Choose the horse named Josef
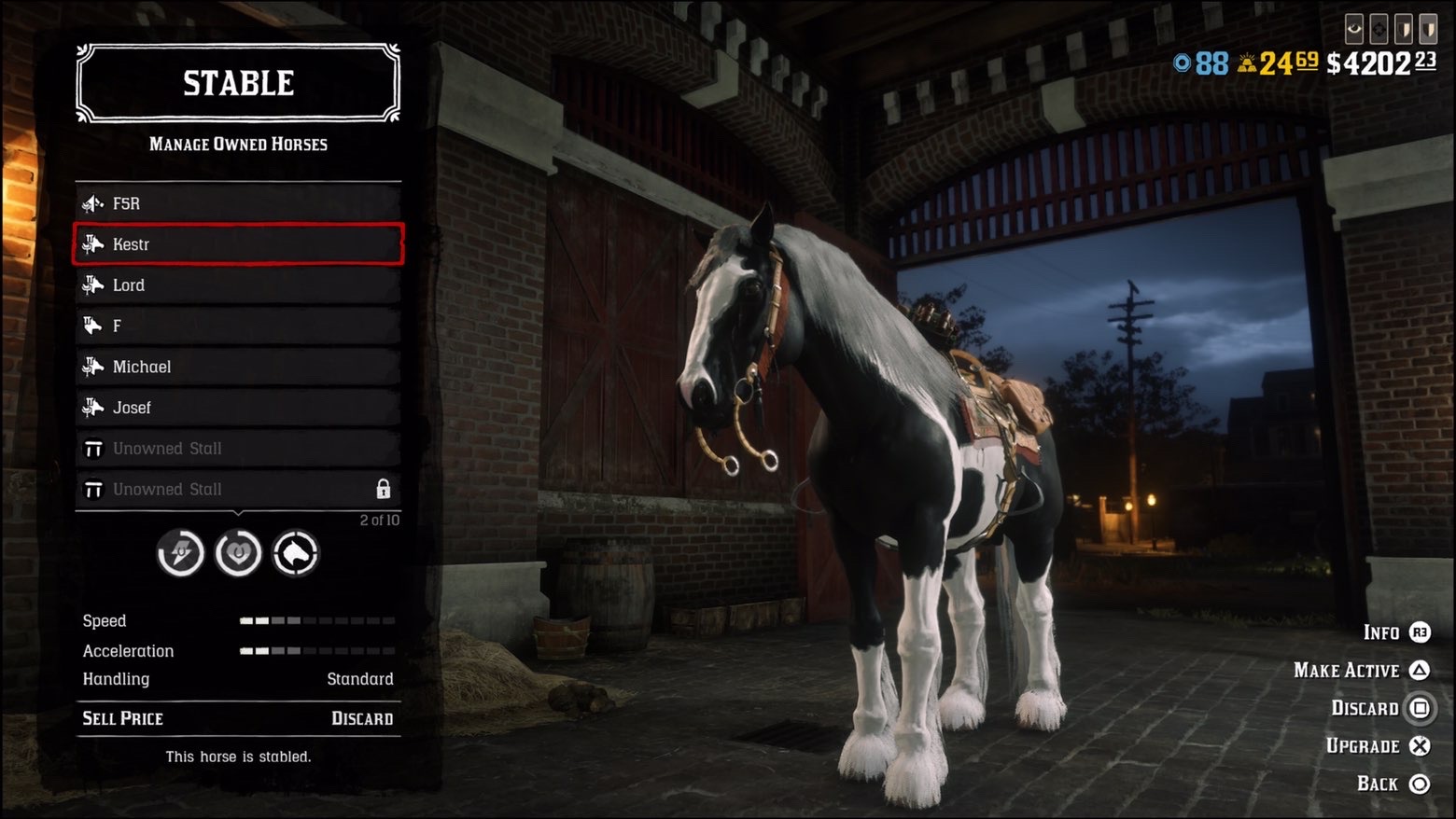 [x=238, y=408]
